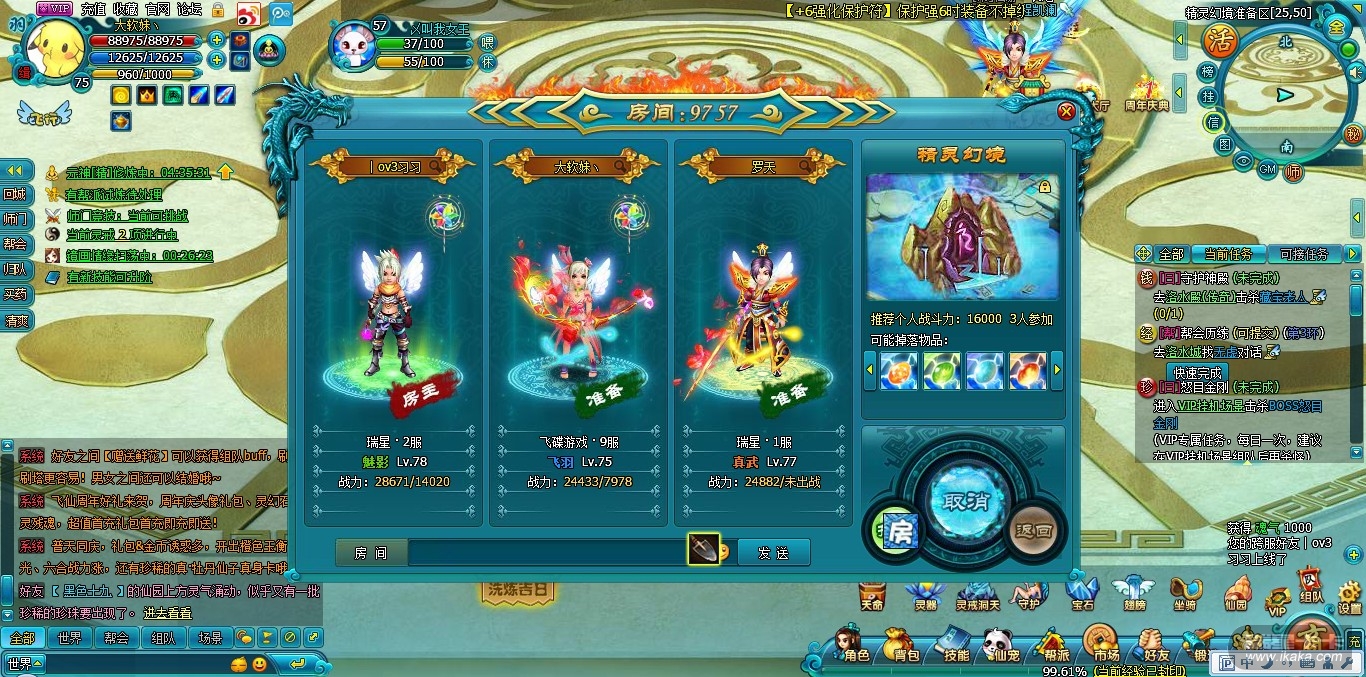Focus the room chat input field
The width and height of the screenshot is (1366, 677).
(545, 552)
